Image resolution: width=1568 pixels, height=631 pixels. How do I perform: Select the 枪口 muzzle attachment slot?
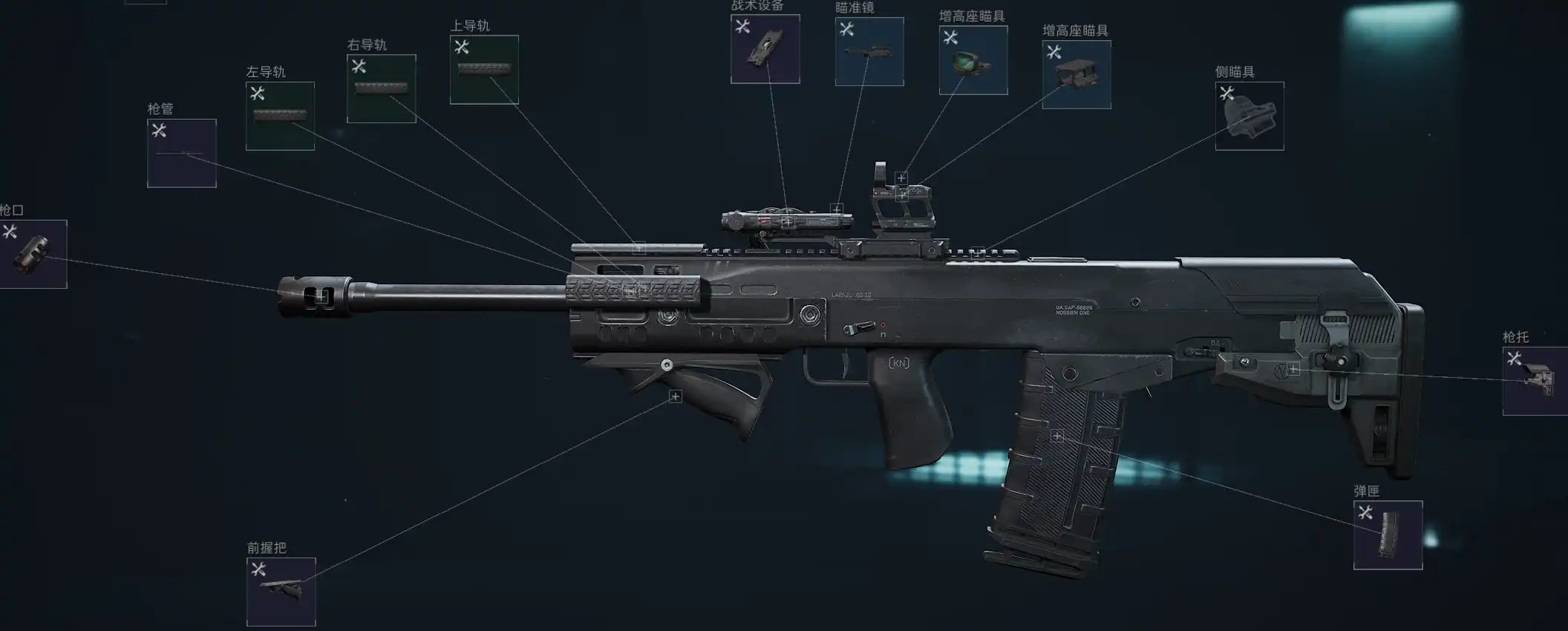(x=33, y=254)
